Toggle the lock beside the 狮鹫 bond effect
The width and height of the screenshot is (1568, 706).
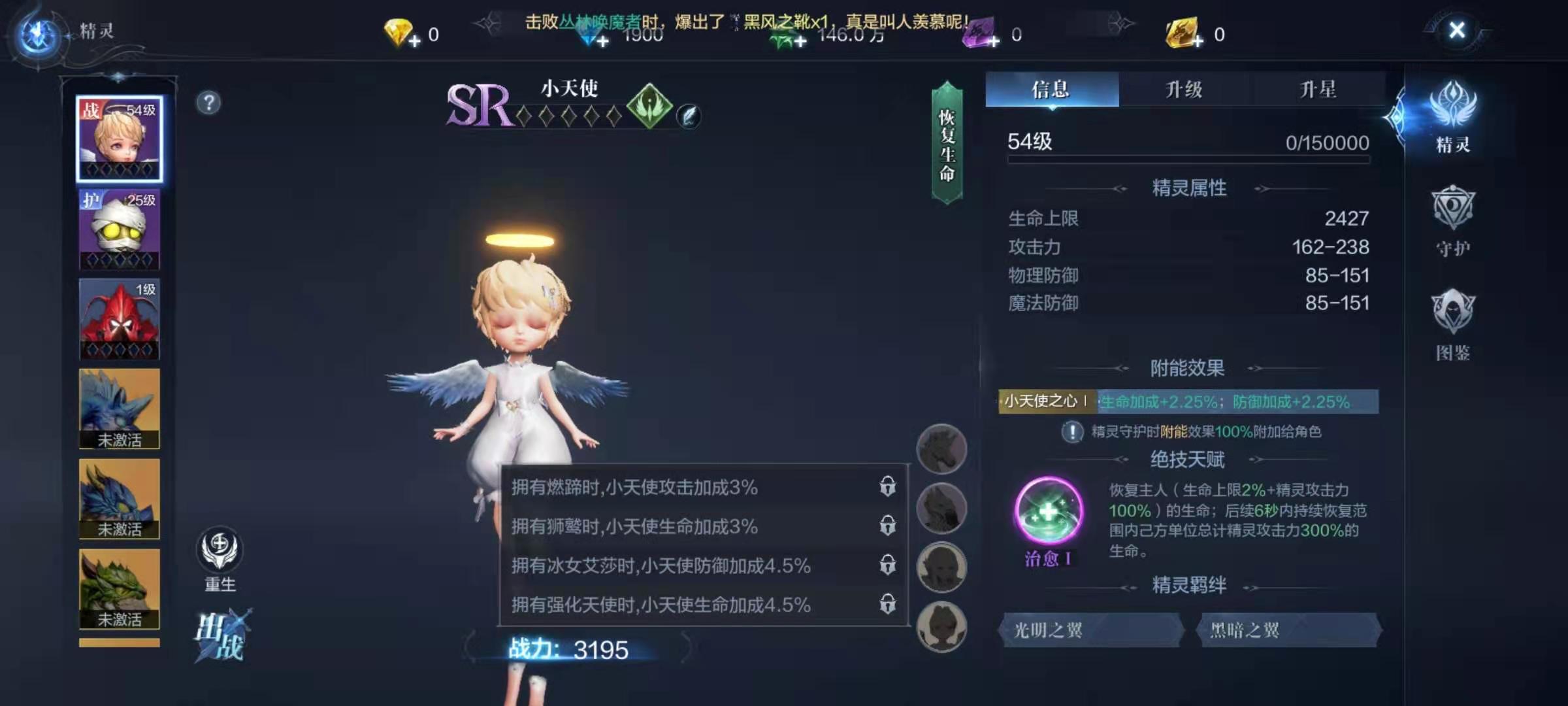pos(888,526)
